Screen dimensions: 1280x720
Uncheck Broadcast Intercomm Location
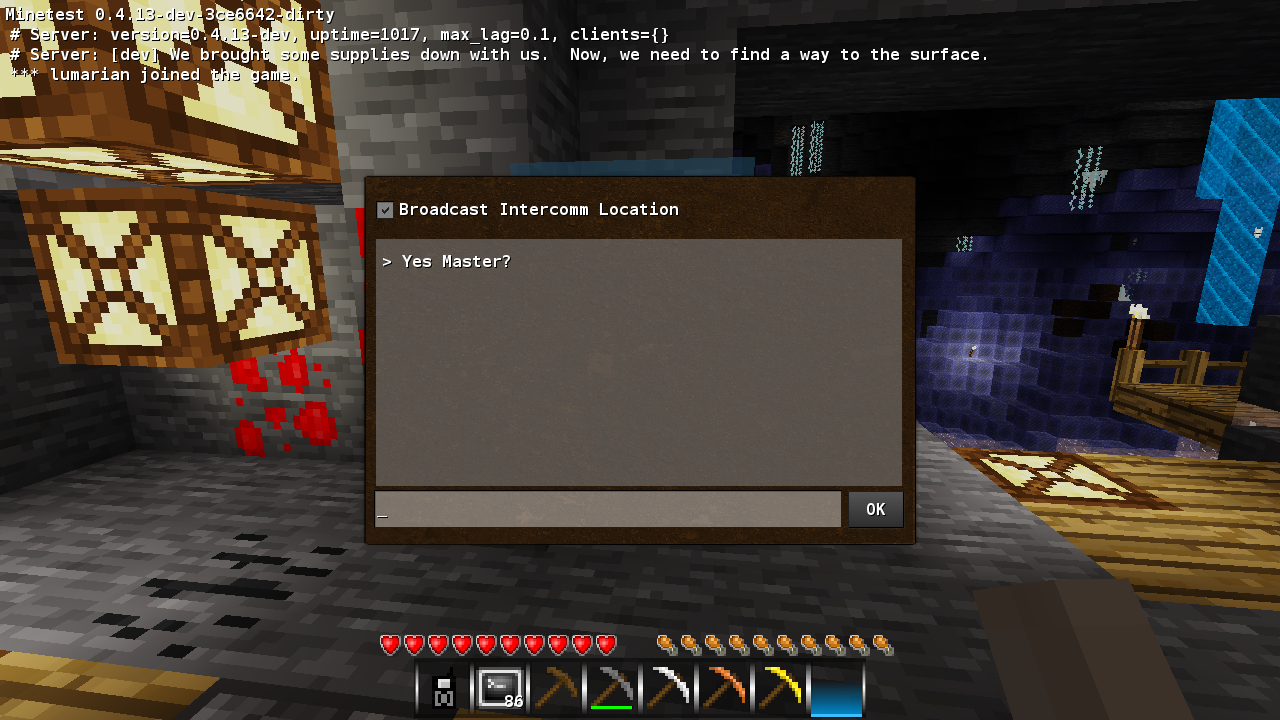pyautogui.click(x=384, y=209)
